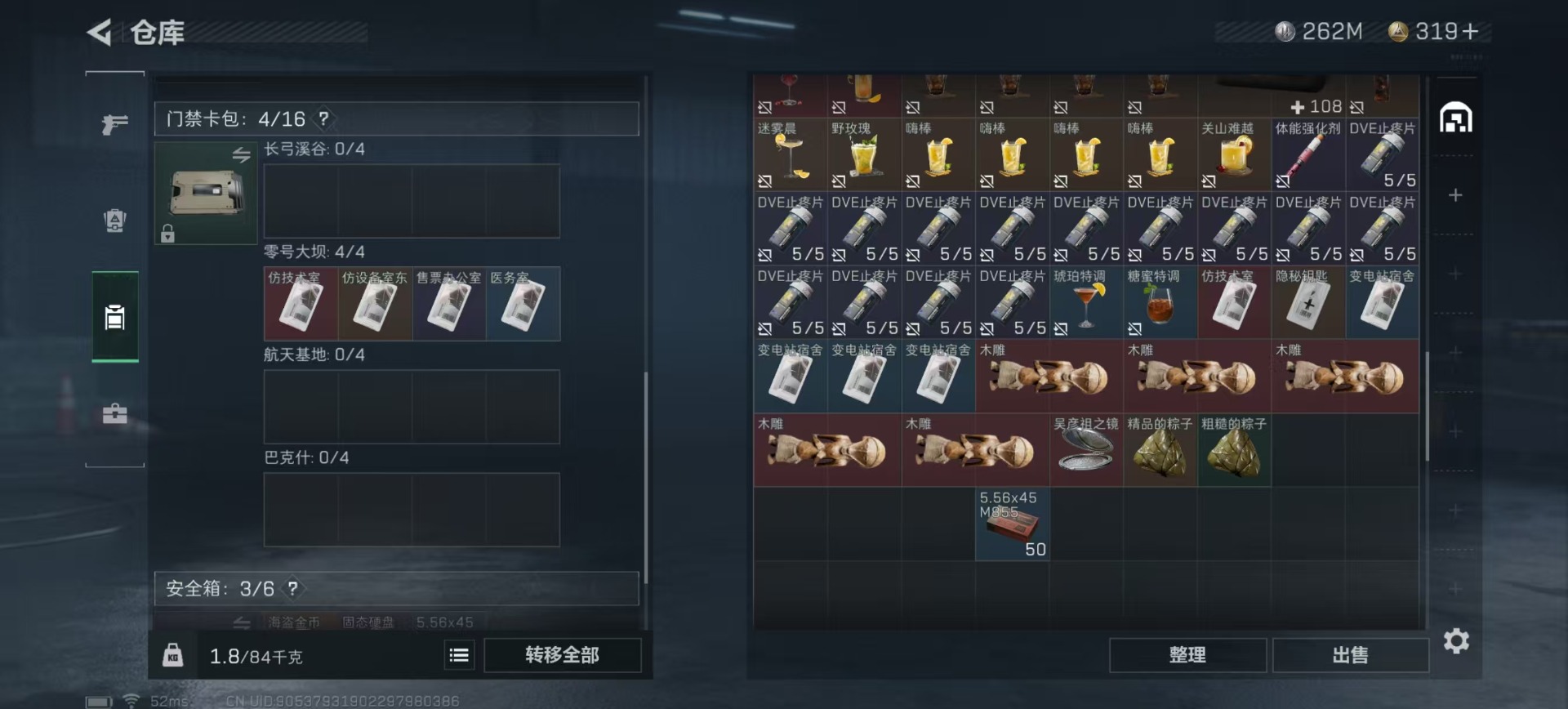Open the stash page icon at top right
Viewport: 1568px width, 709px height.
pos(1455,119)
